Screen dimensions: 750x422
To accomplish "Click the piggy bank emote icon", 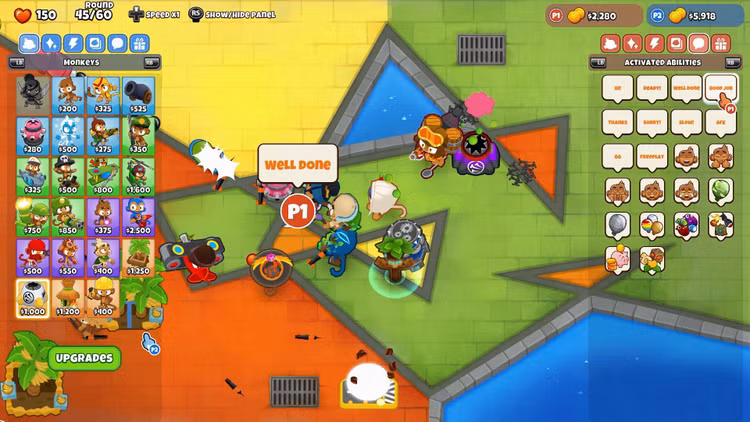I will [x=617, y=259].
